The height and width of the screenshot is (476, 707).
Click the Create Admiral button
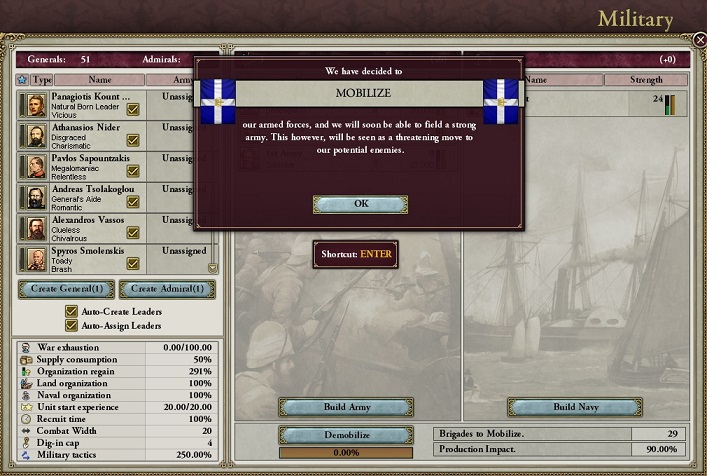pyautogui.click(x=167, y=290)
